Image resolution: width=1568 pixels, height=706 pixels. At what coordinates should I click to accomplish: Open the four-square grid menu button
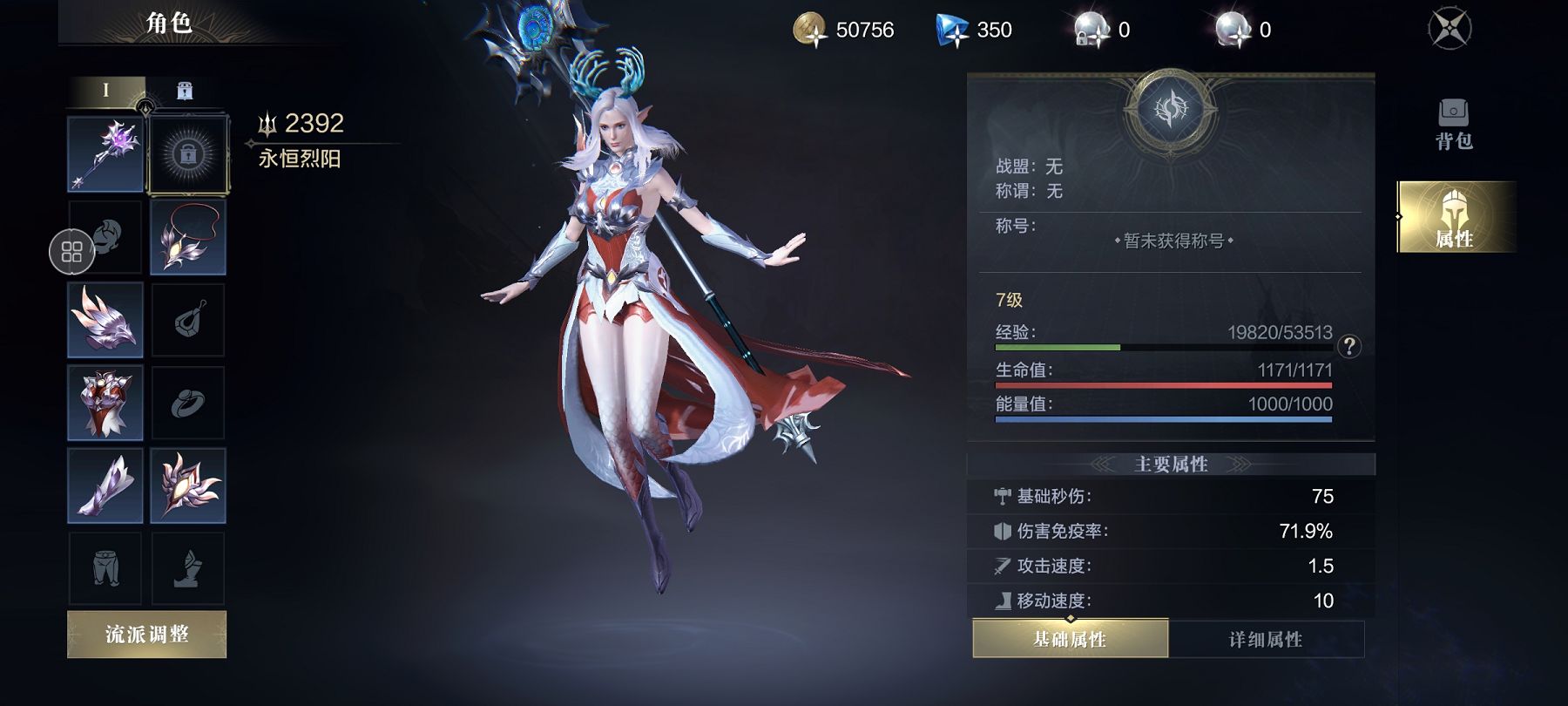coord(71,252)
